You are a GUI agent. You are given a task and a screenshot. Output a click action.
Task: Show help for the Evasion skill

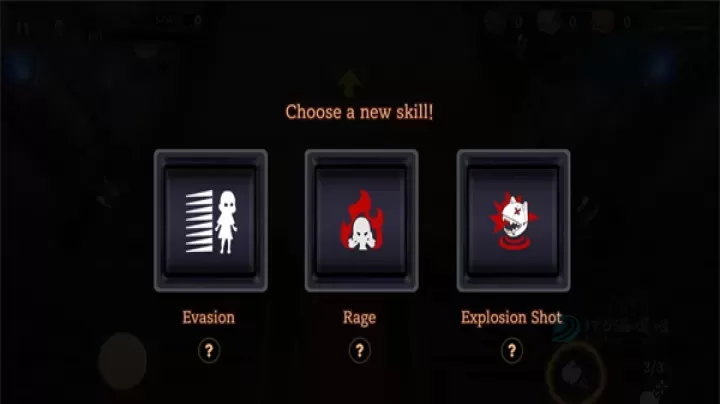pyautogui.click(x=209, y=350)
